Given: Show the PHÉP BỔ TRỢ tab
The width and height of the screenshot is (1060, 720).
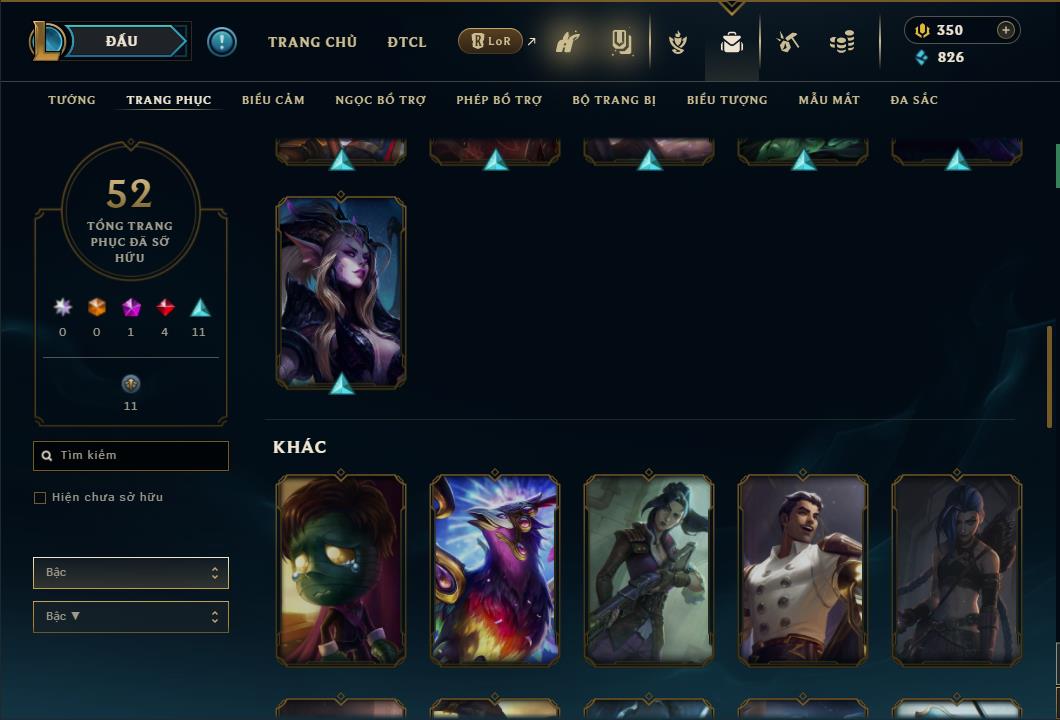Looking at the screenshot, I should point(499,100).
